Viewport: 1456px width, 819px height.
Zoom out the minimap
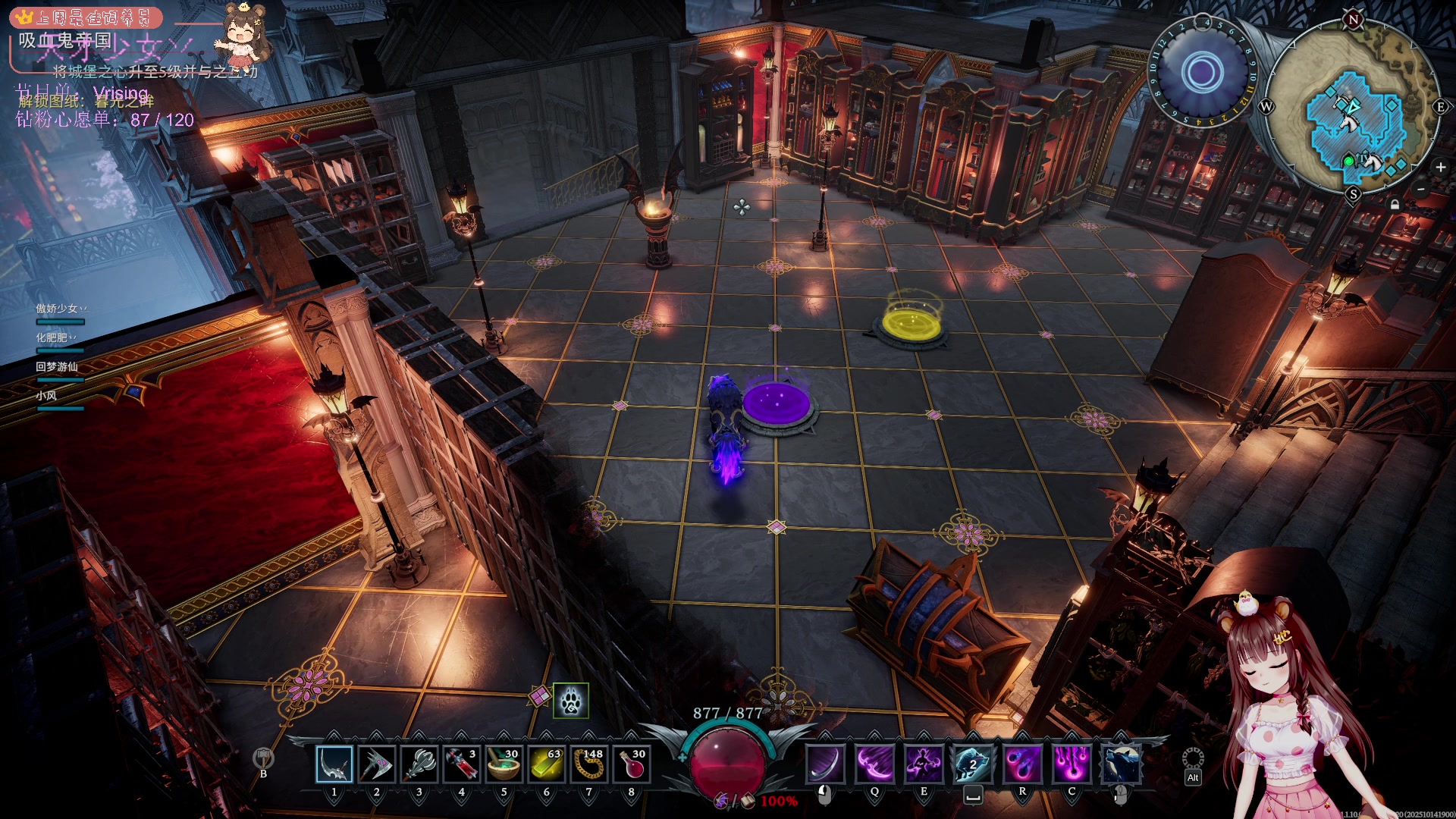pyautogui.click(x=1421, y=189)
